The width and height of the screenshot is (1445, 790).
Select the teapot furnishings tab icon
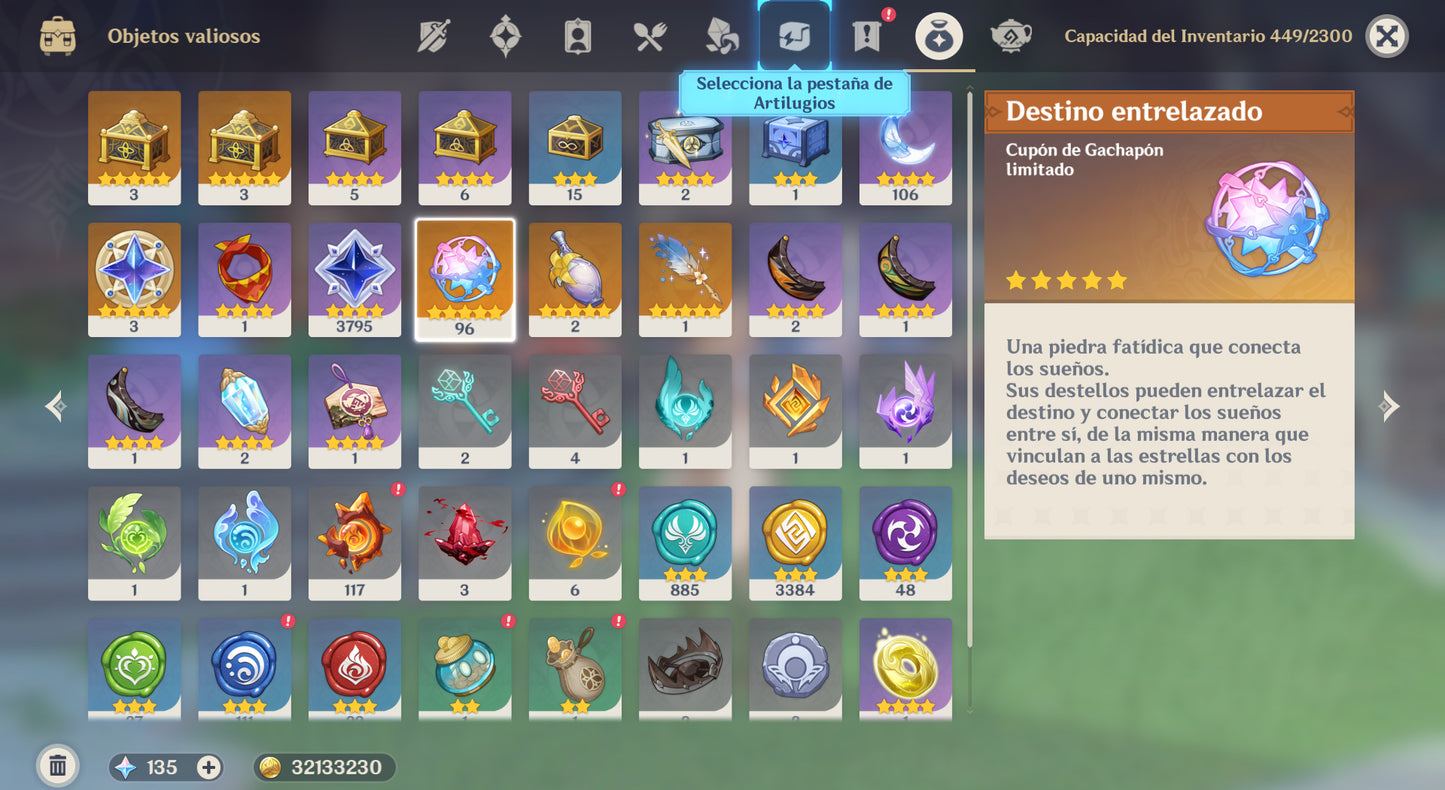tap(1010, 35)
